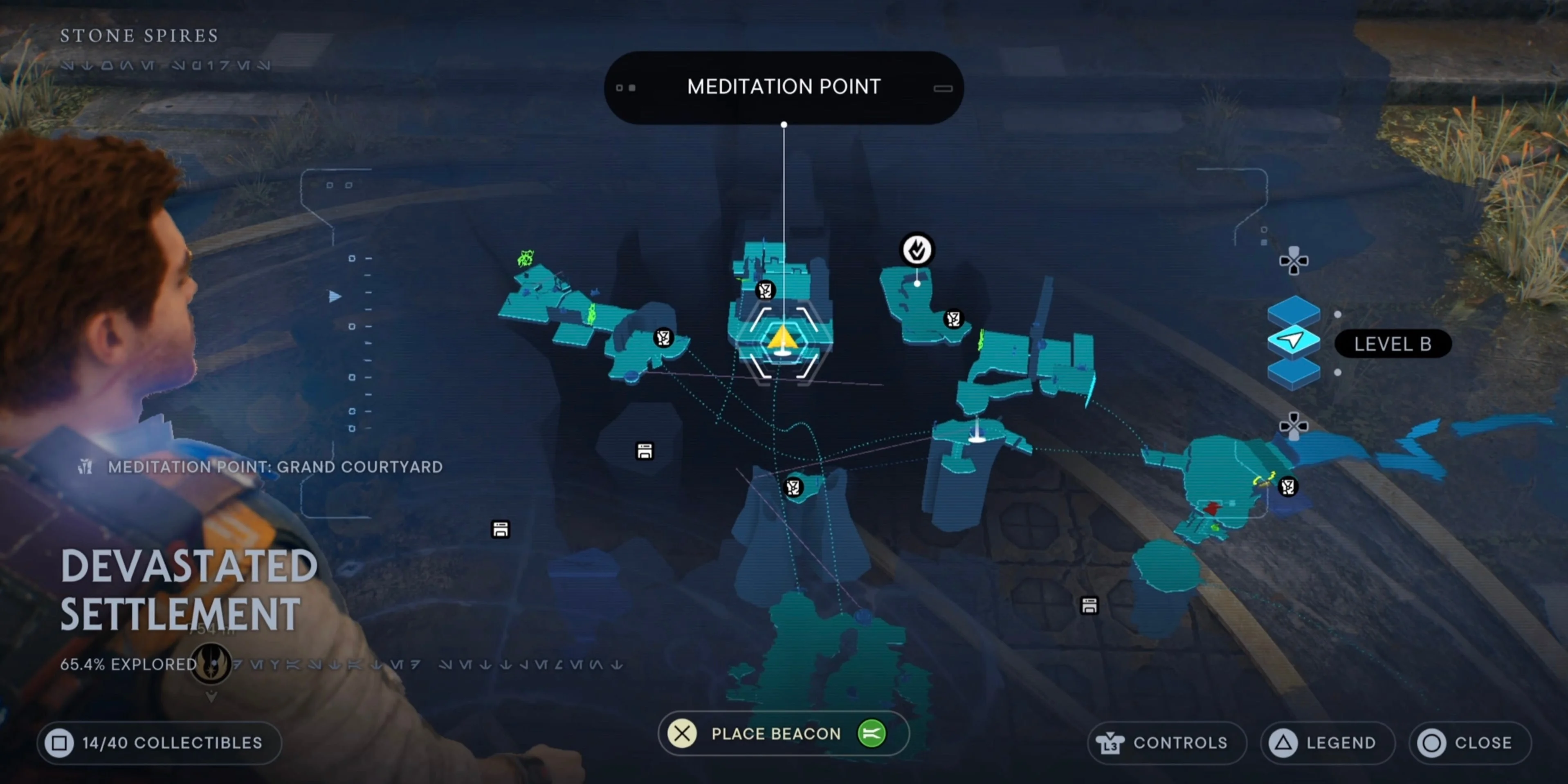This screenshot has height=784, width=1568.
Task: Click the lower d-pad level switch indicator
Action: pos(1295,426)
